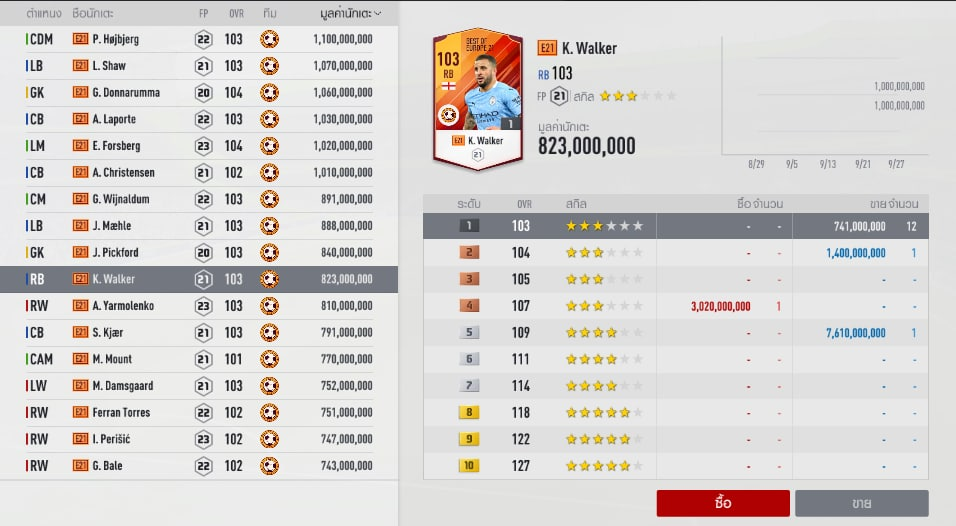Pick G. Bale from the list
Viewport: 956px width, 526px height.
(199, 465)
